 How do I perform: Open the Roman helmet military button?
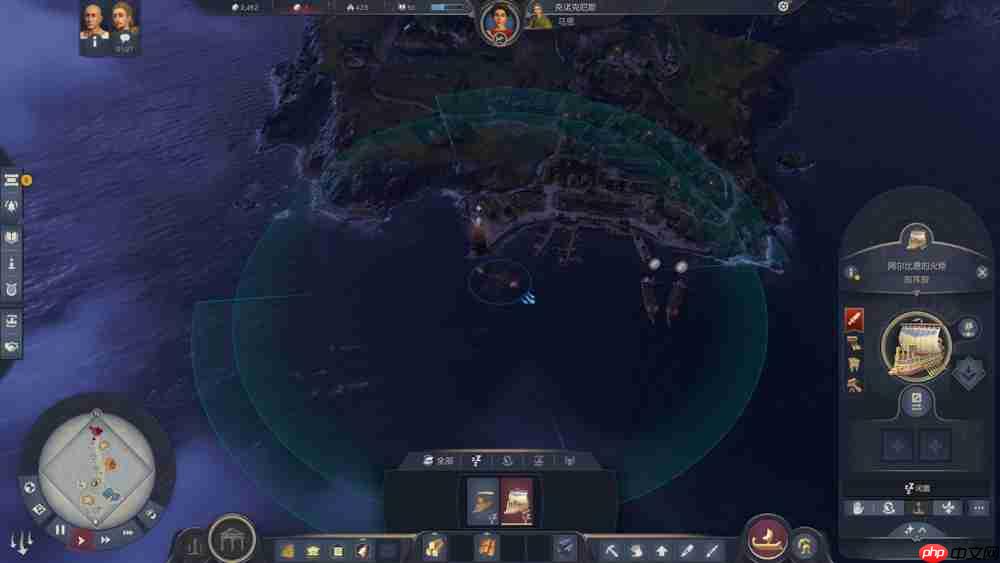[804, 546]
